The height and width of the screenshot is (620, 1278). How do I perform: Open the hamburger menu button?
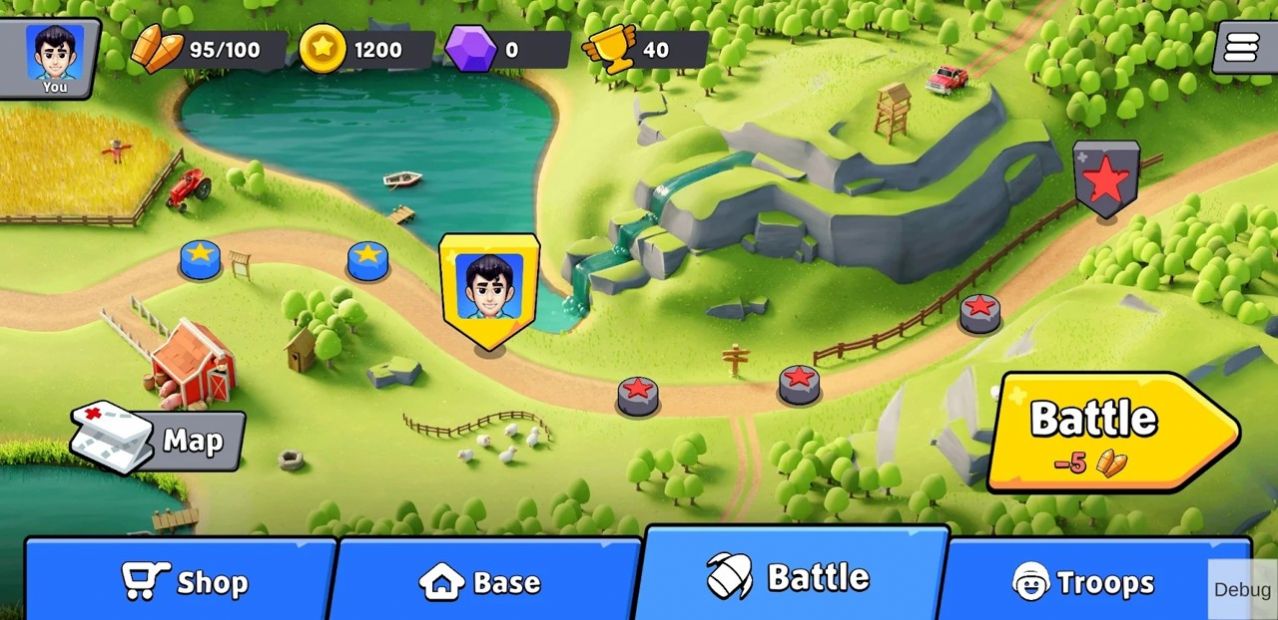click(x=1241, y=47)
